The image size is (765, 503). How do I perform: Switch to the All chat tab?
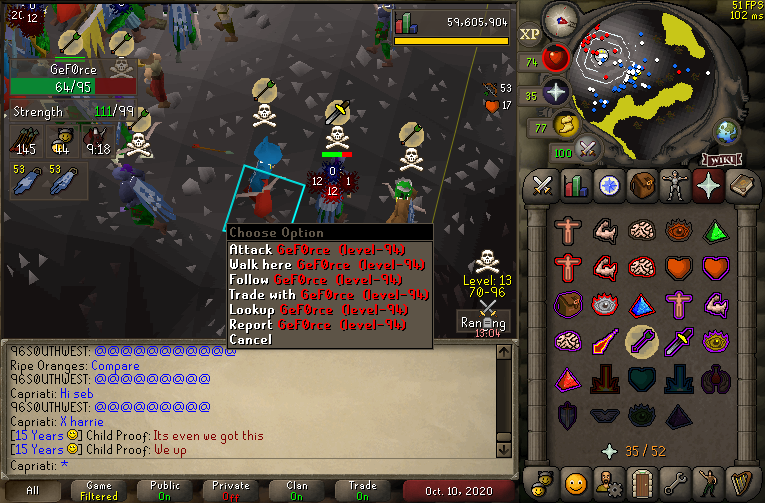point(33,491)
